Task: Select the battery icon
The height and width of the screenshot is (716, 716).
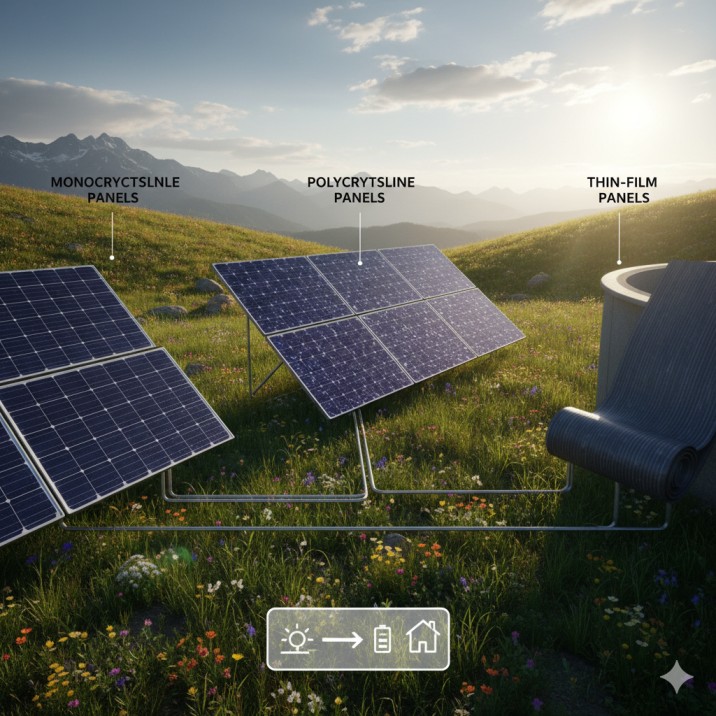Action: pos(383,638)
